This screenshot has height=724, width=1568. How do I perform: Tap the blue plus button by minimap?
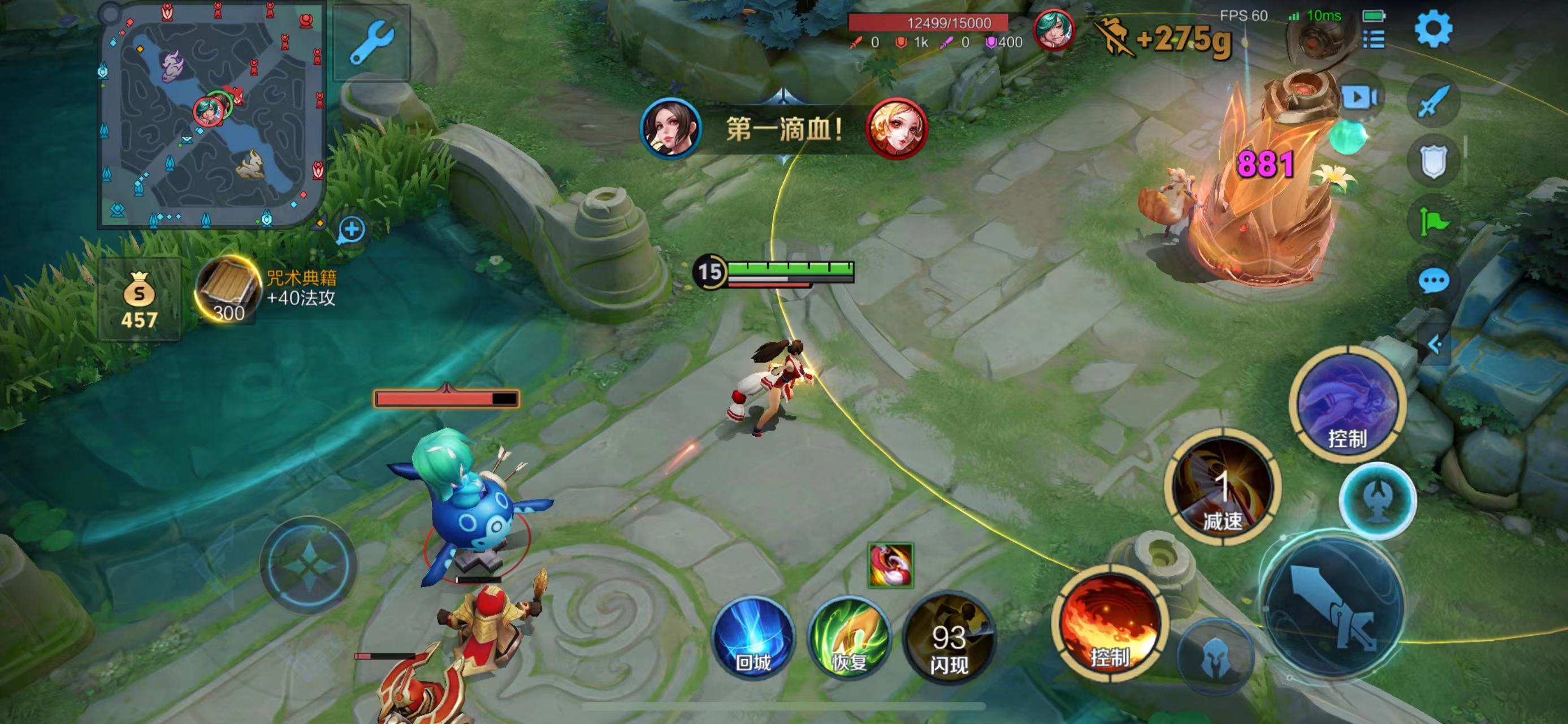tap(351, 230)
